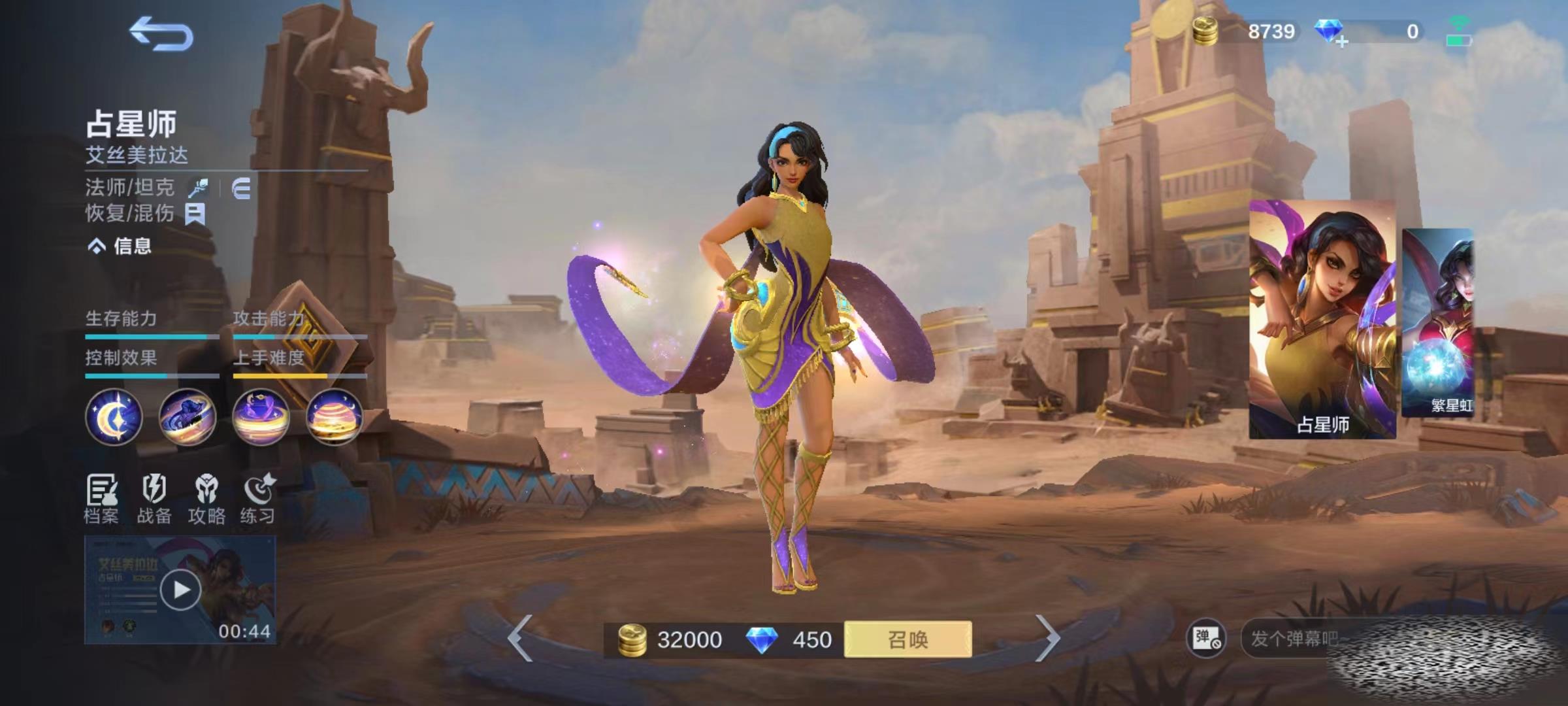
Task: Play the hero introduction video
Action: (x=180, y=590)
